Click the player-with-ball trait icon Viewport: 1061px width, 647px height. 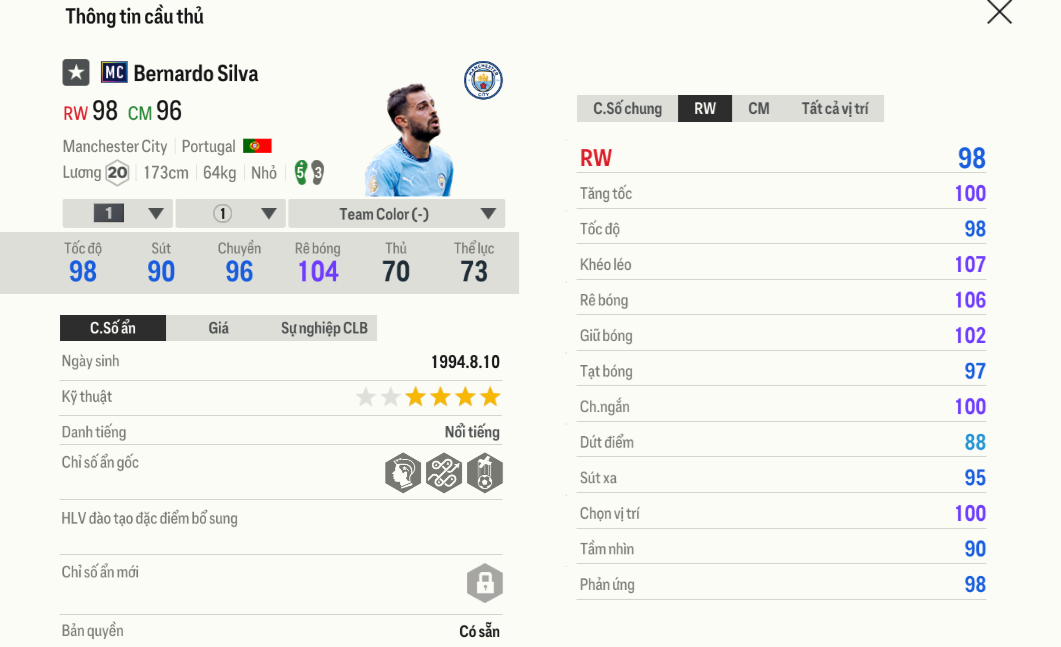point(484,473)
